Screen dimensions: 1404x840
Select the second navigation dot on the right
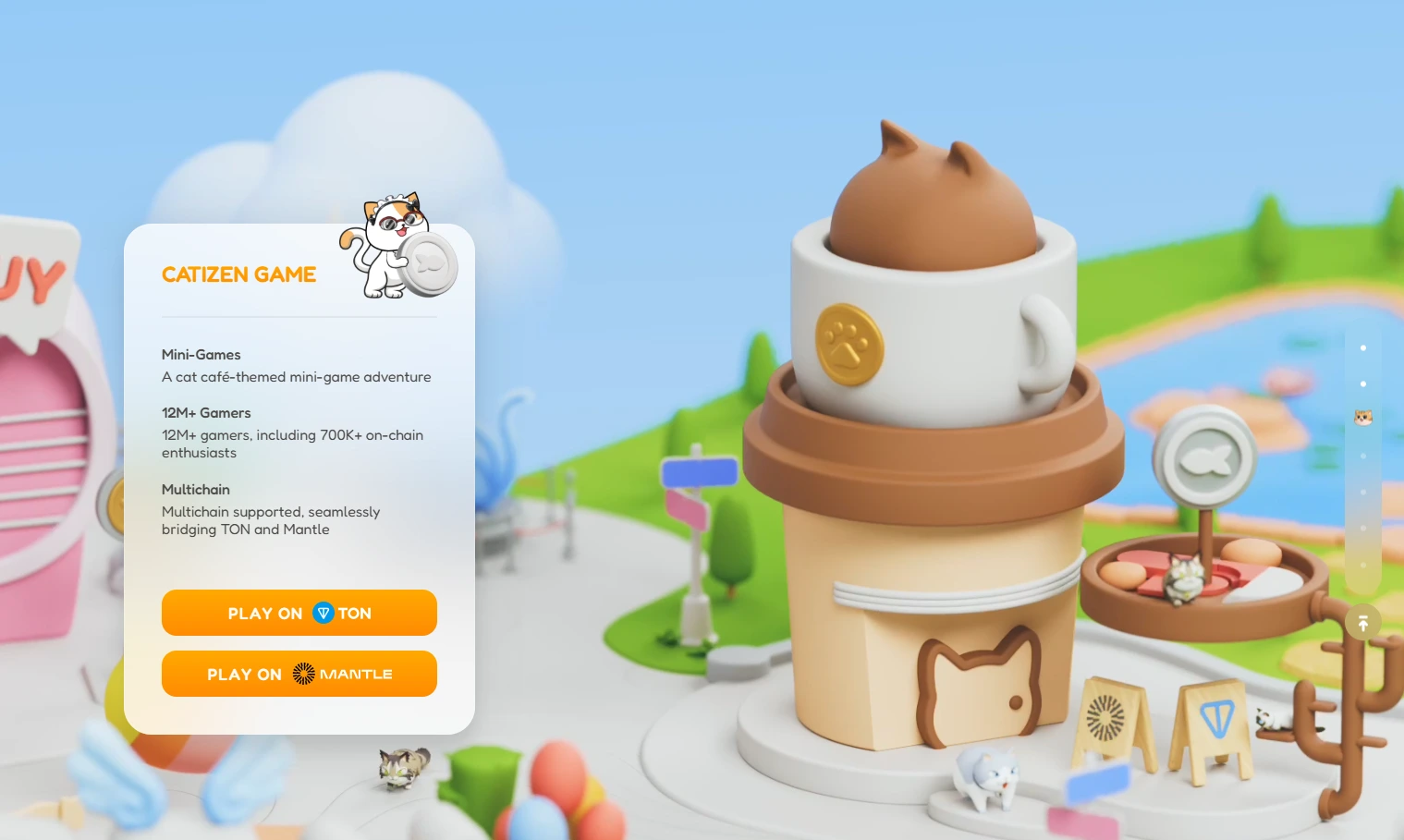[x=1362, y=383]
